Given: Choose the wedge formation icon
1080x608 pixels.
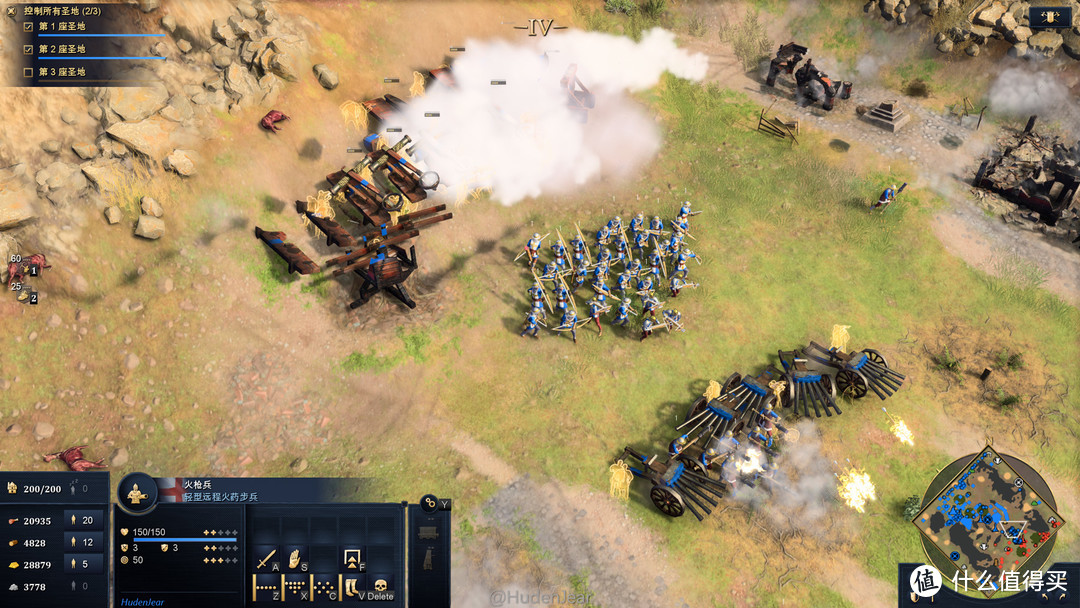Looking at the screenshot, I should click(x=295, y=587).
